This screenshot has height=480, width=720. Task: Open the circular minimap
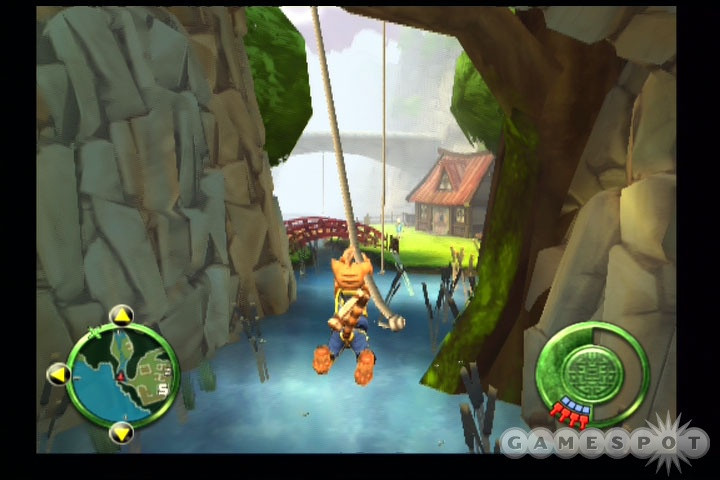(123, 373)
